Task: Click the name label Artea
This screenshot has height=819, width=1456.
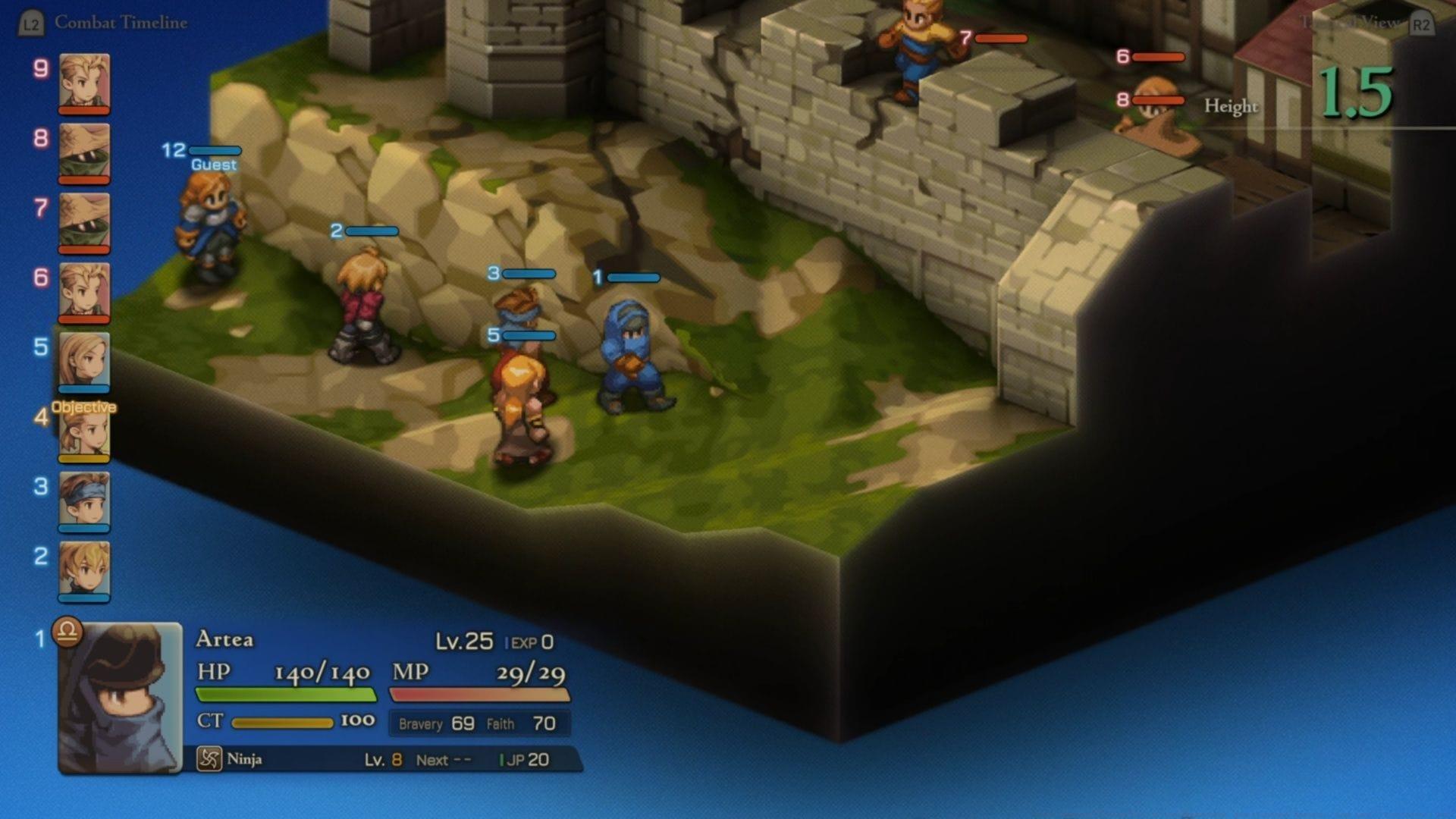Action: (226, 641)
